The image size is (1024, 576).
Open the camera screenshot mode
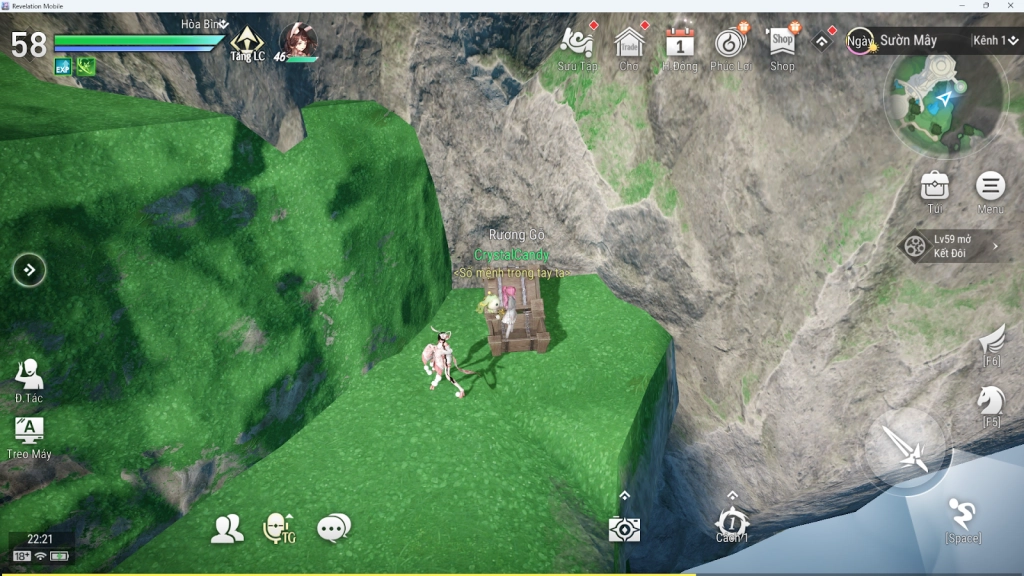(x=624, y=529)
